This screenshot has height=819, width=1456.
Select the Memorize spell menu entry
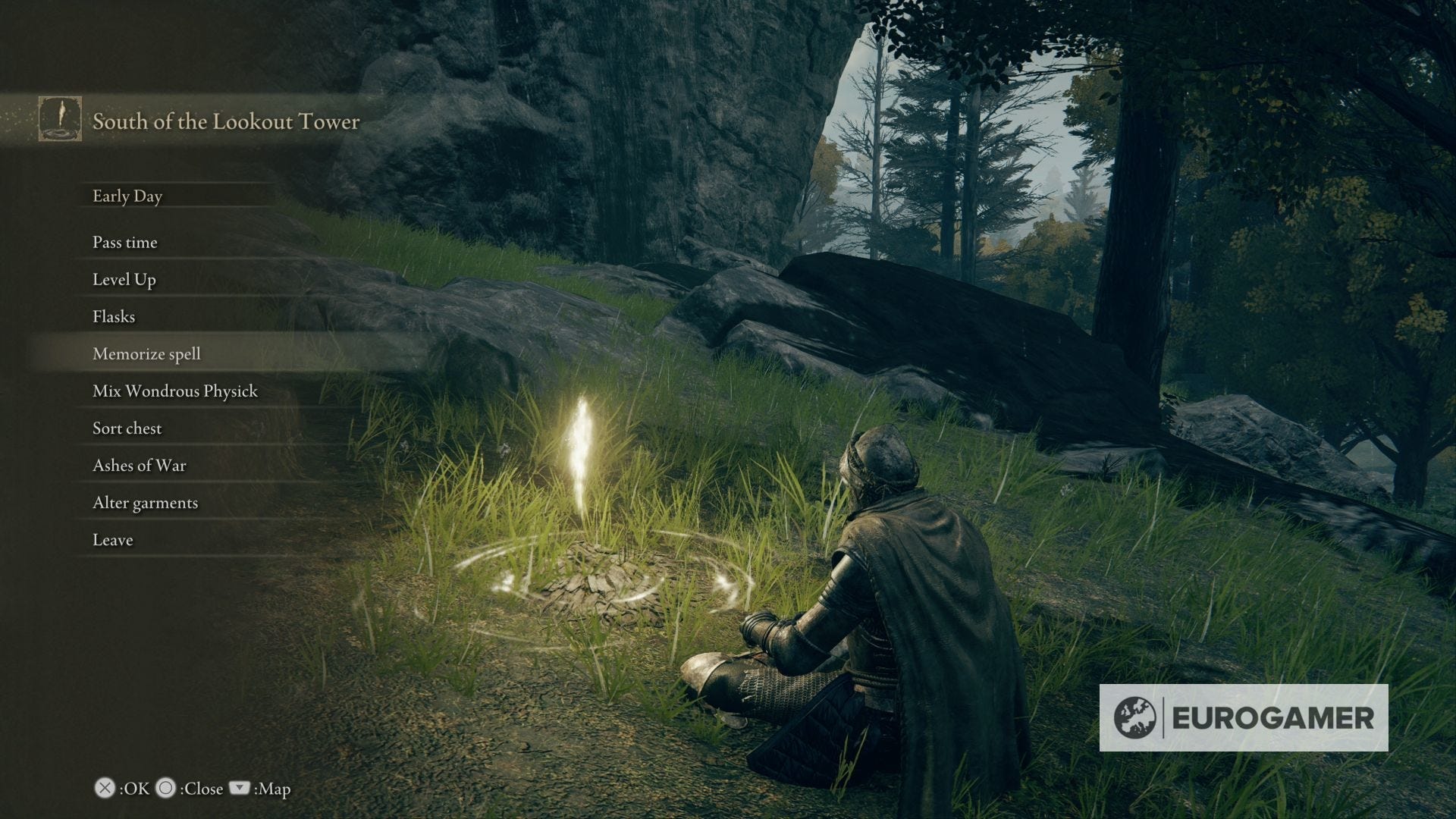146,353
